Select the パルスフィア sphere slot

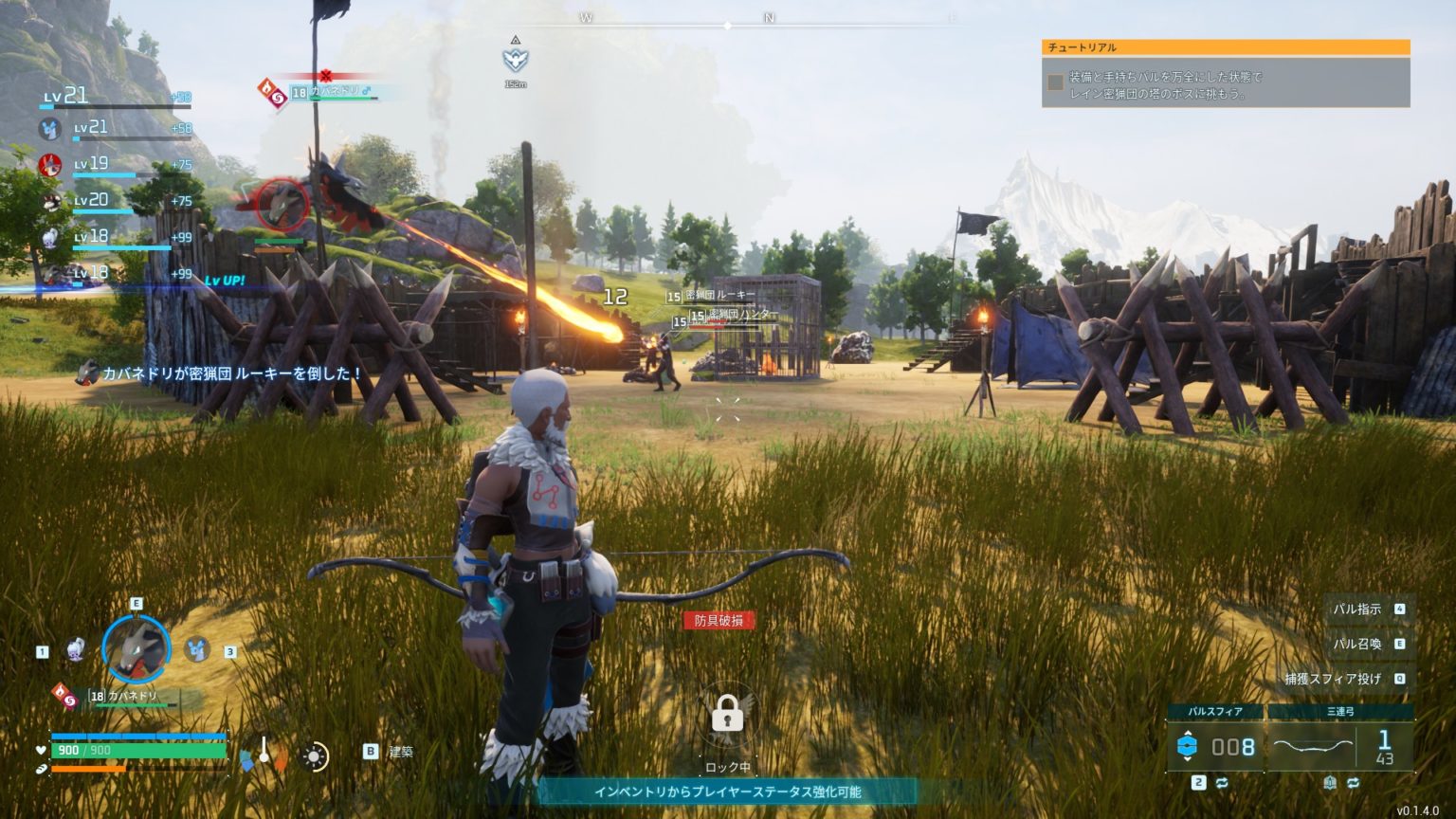1216,746
